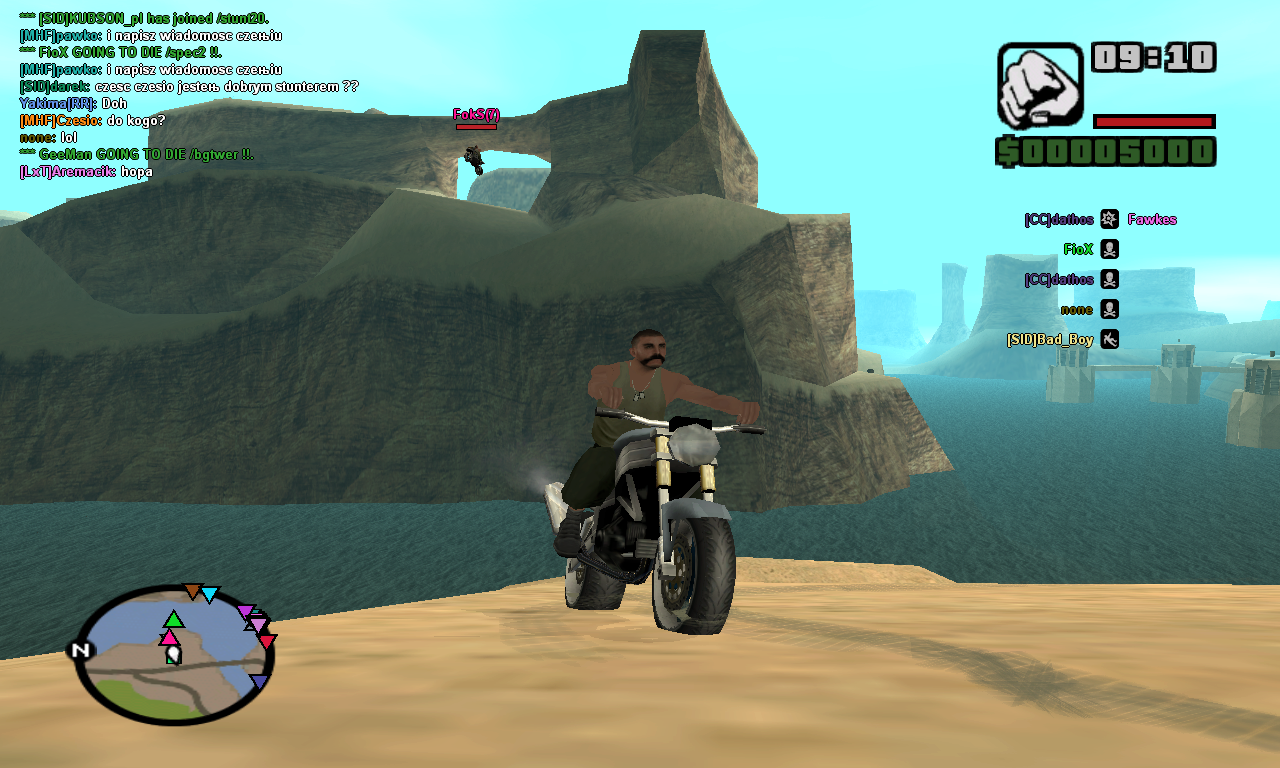Screen dimensions: 1280x768
Task: Select the [SID]Bad_Boy kill feed entry
Action: click(x=1062, y=339)
